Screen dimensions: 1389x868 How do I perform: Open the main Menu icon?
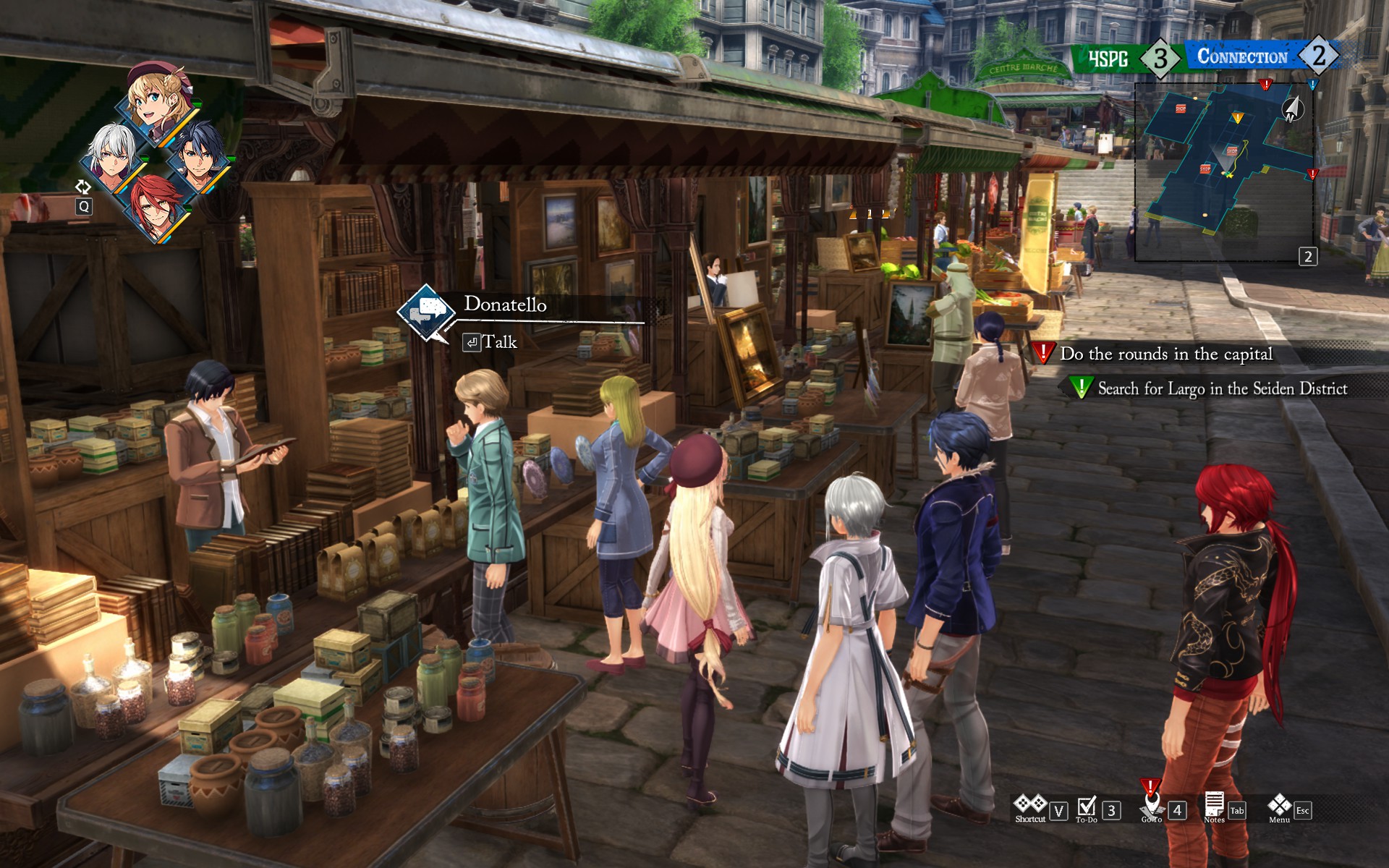tap(1279, 807)
